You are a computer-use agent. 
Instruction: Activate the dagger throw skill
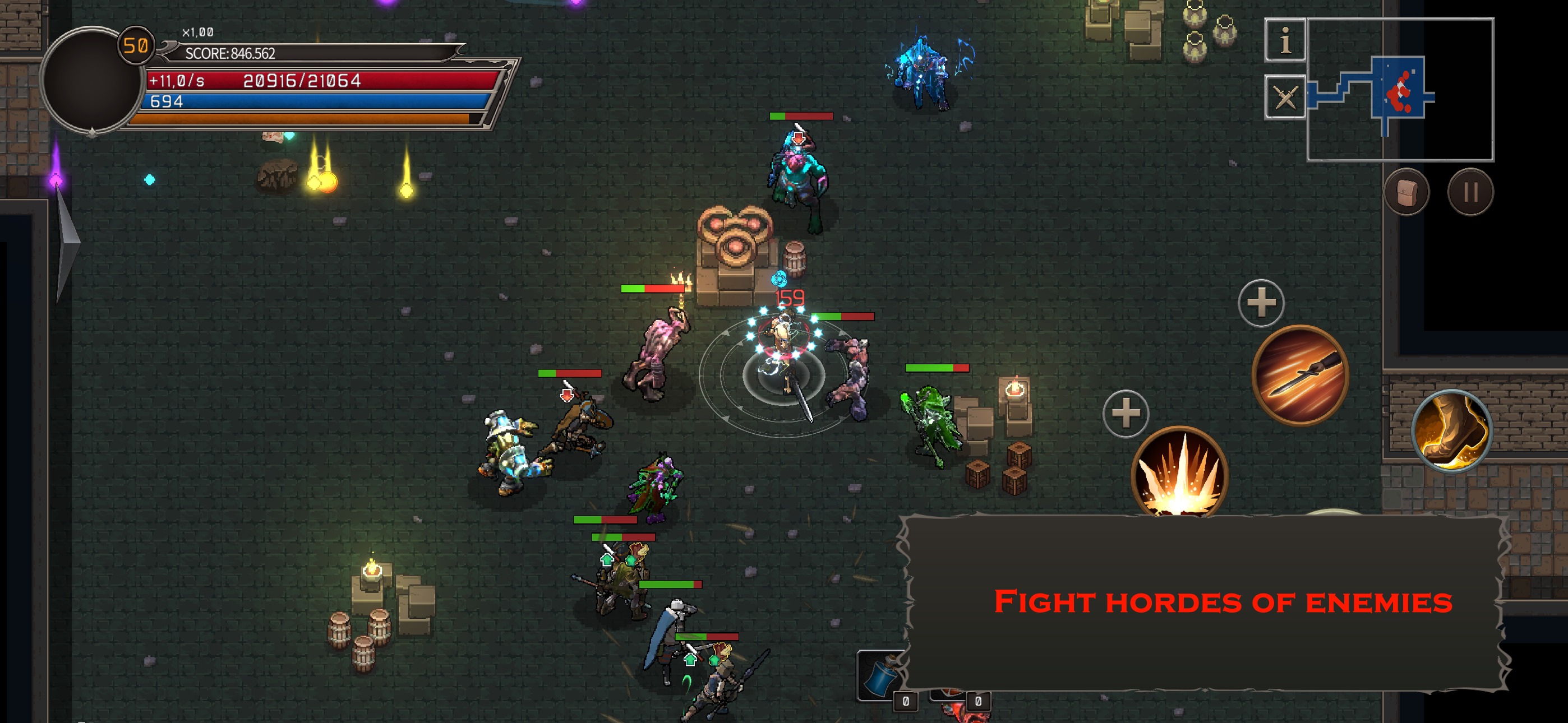1299,374
